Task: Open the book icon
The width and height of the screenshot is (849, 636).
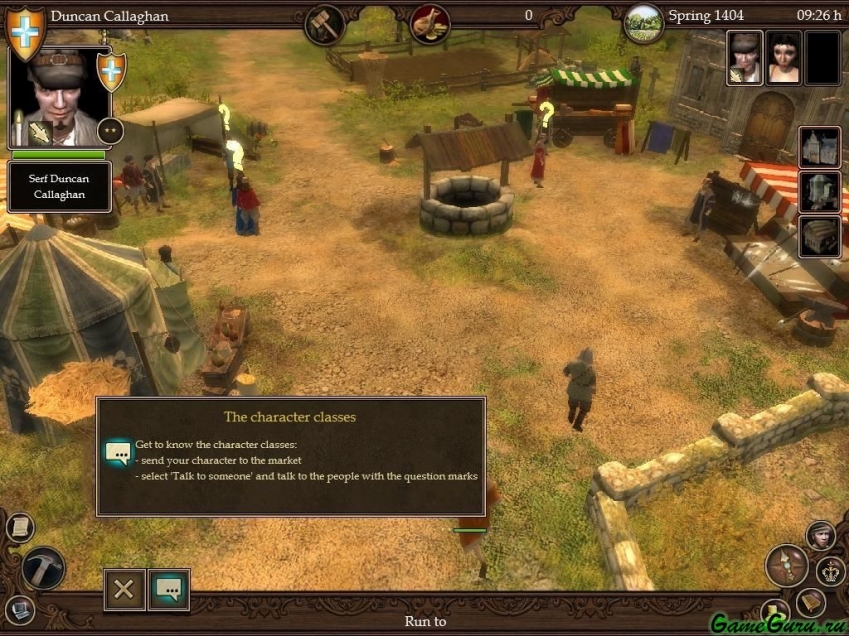Action: 811,602
